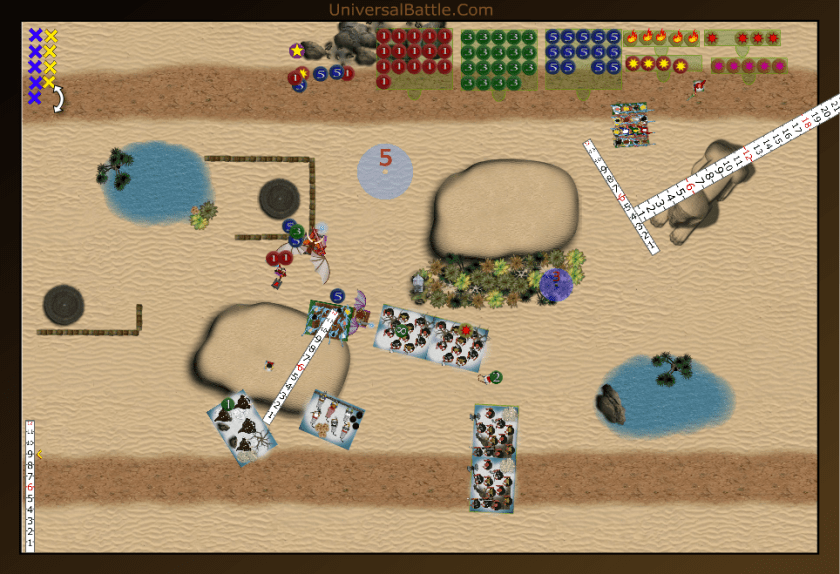Choose the unit tile carrying a green 1 counter
840x574 pixels.
[x=240, y=427]
